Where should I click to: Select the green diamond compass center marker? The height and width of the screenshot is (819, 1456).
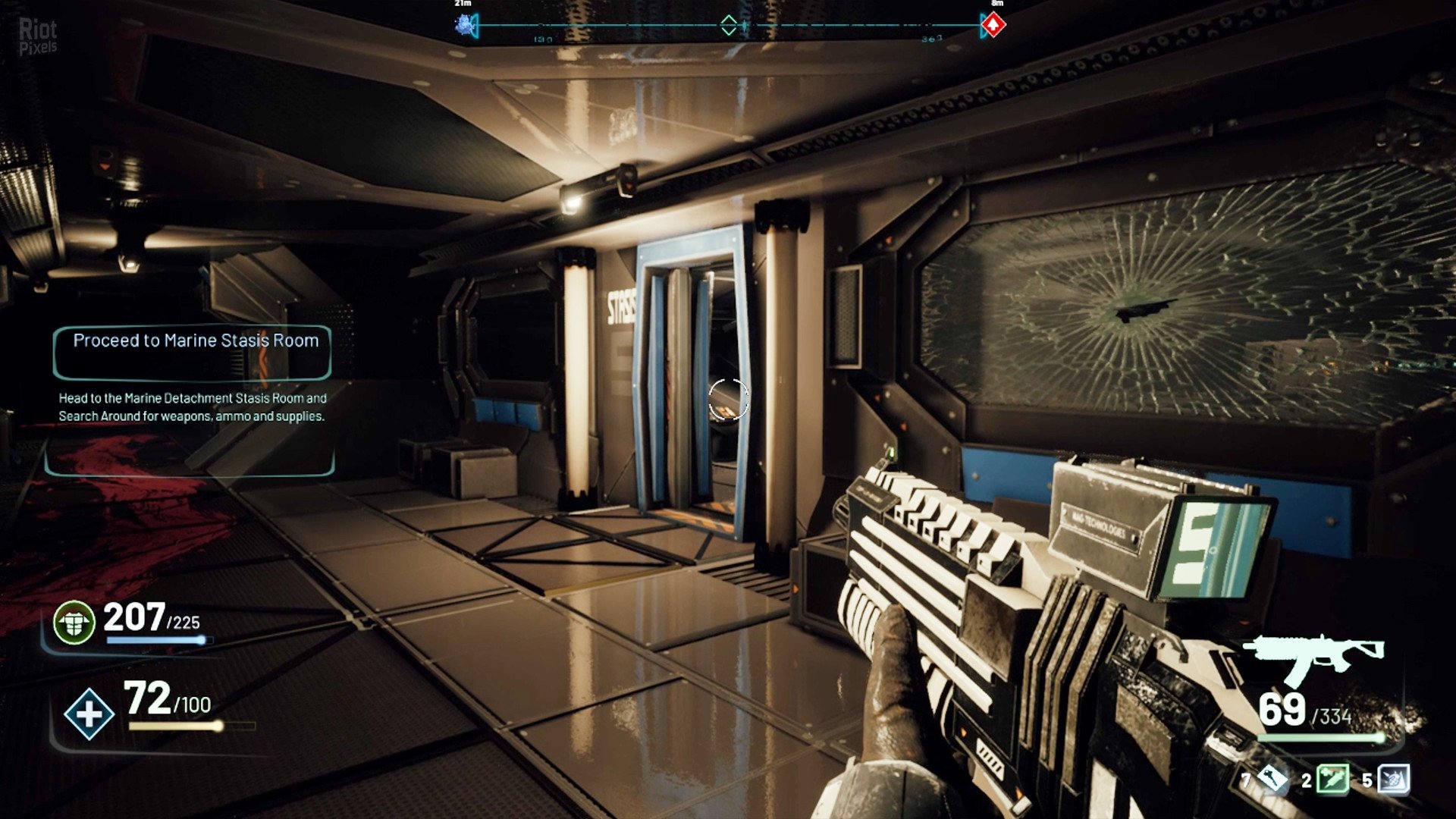(728, 25)
